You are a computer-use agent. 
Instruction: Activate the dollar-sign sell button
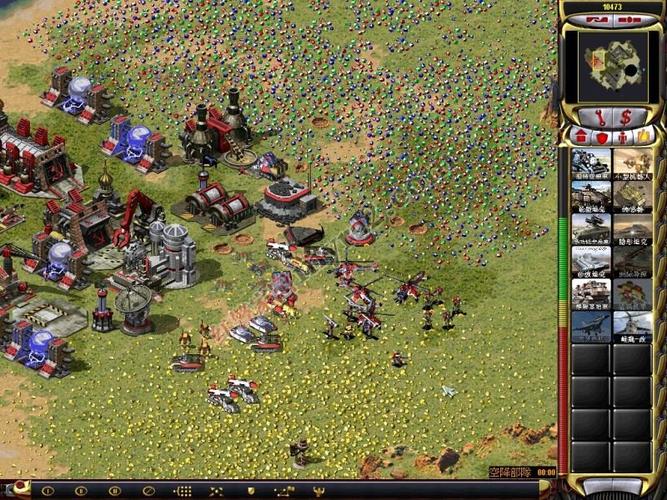(626, 118)
